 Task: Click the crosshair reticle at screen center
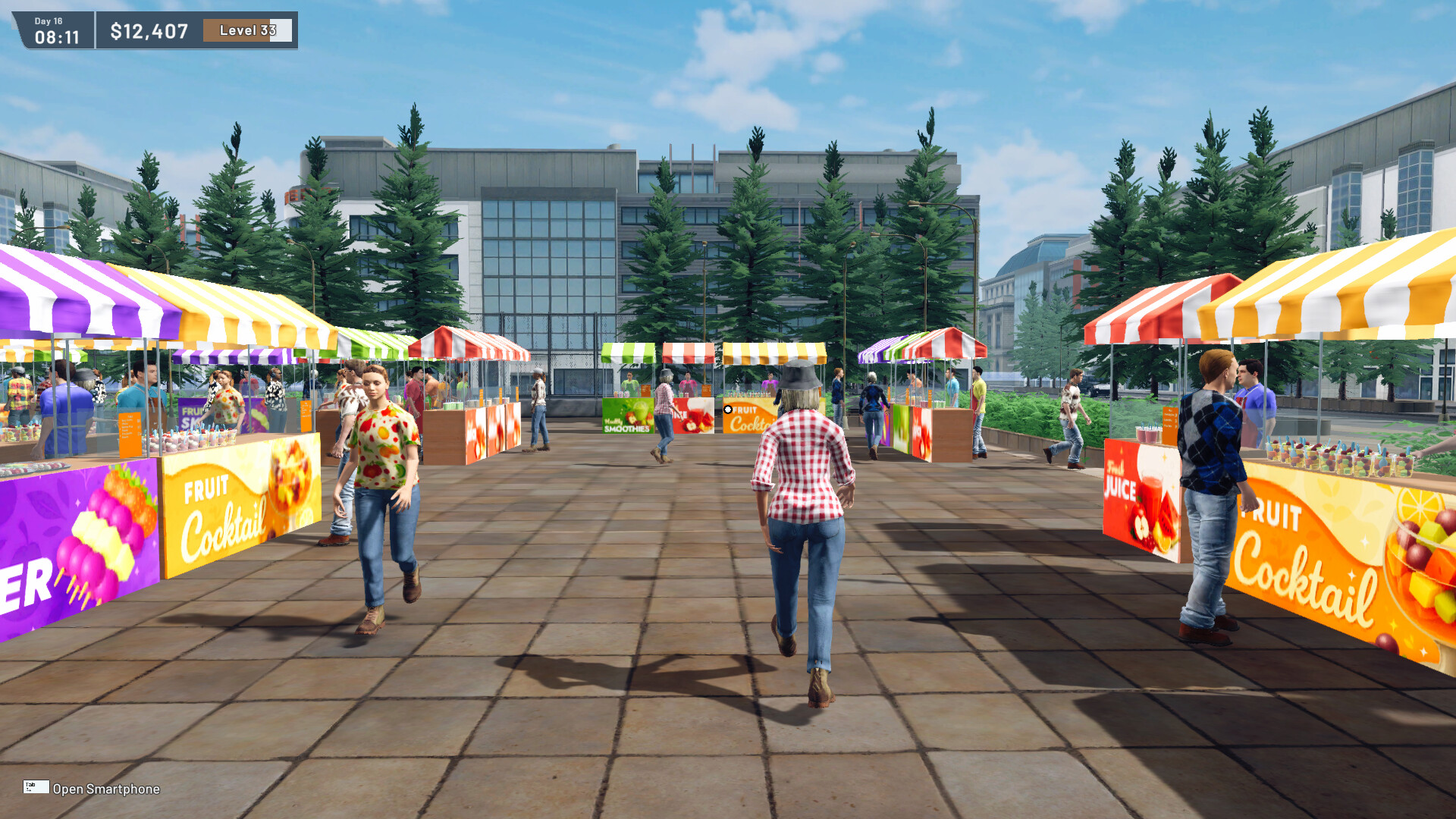pos(727,410)
